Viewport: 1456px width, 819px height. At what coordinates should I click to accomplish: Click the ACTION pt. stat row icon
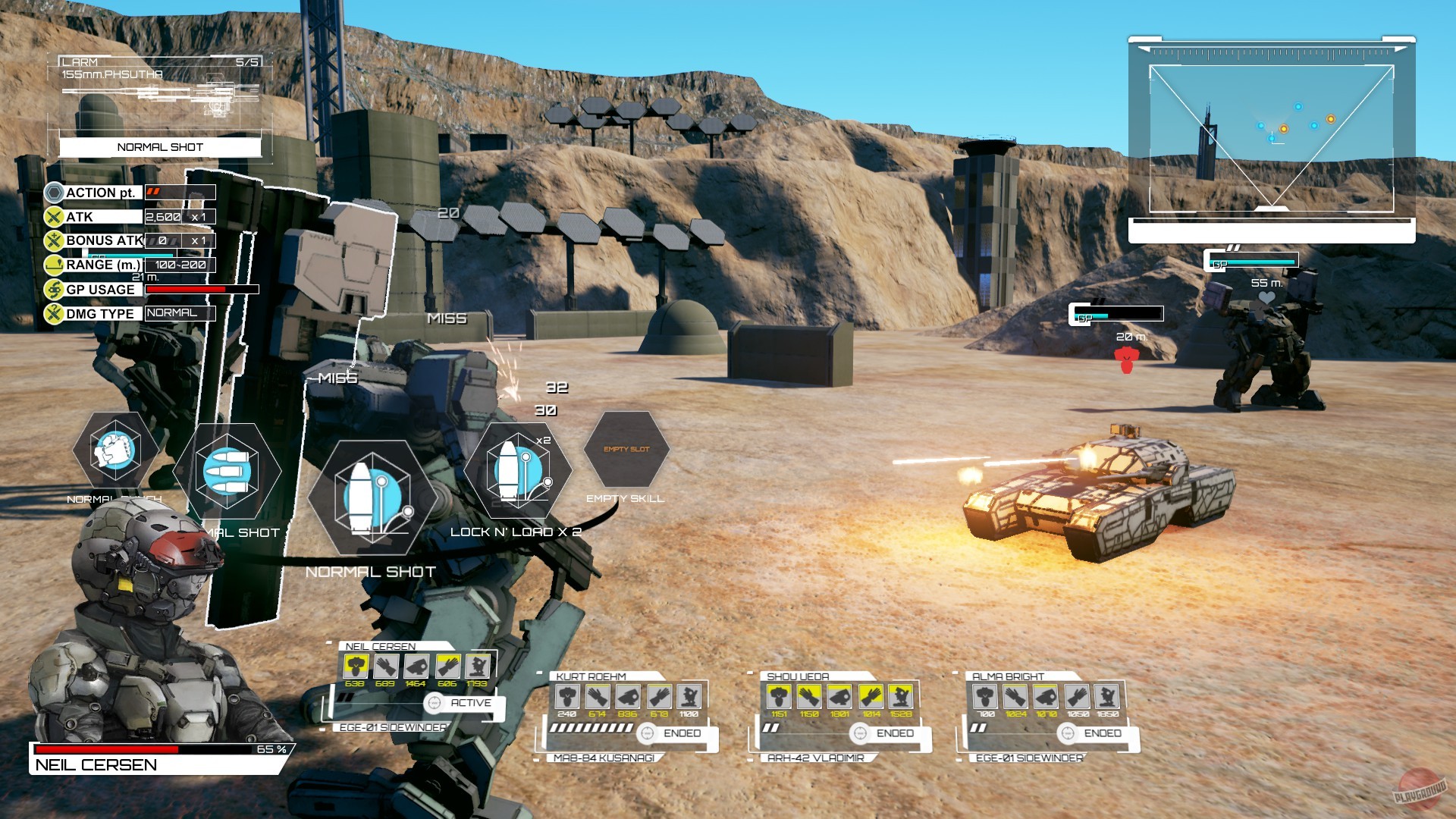[x=53, y=193]
